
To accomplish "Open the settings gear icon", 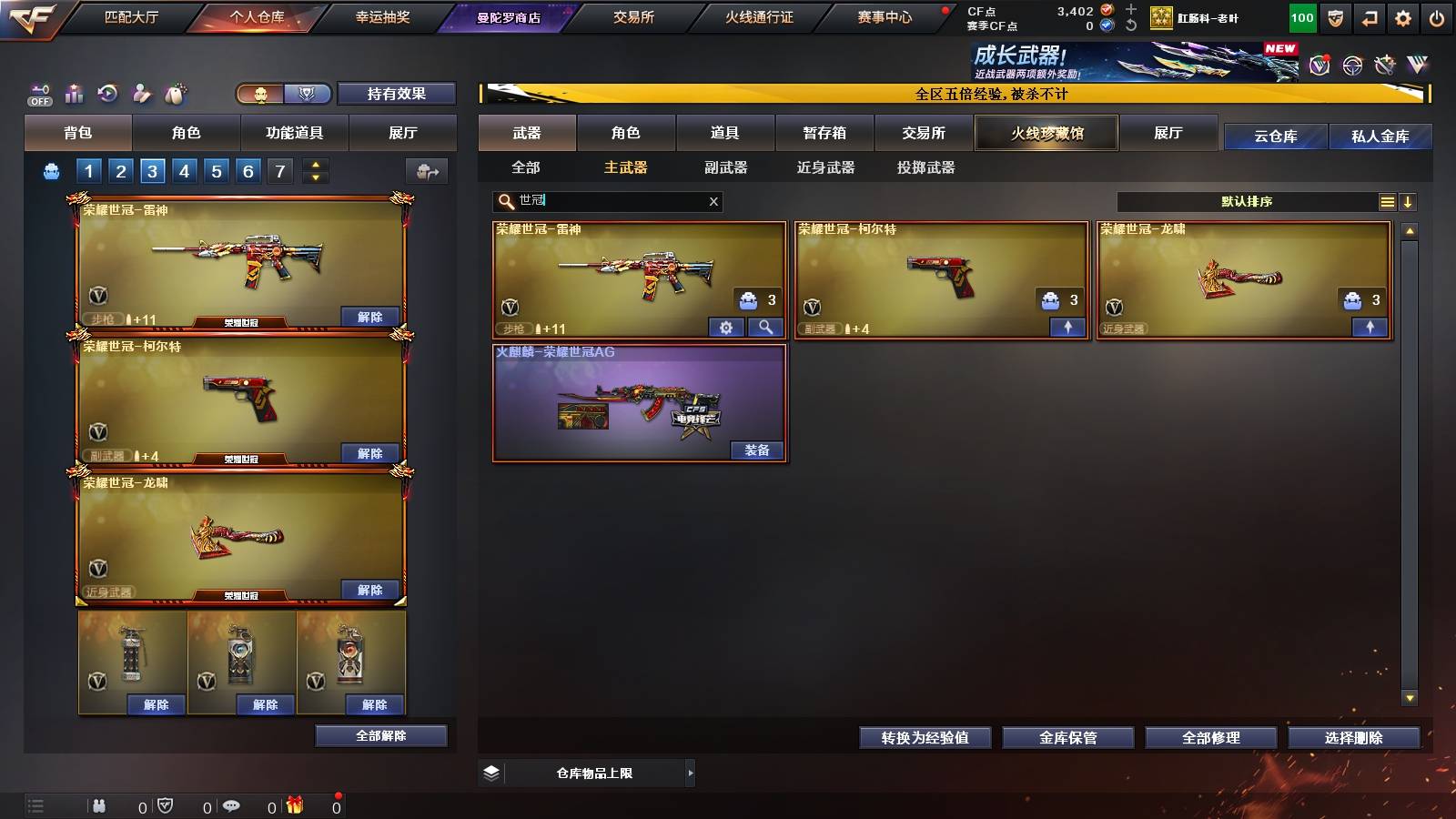I will click(x=1402, y=16).
